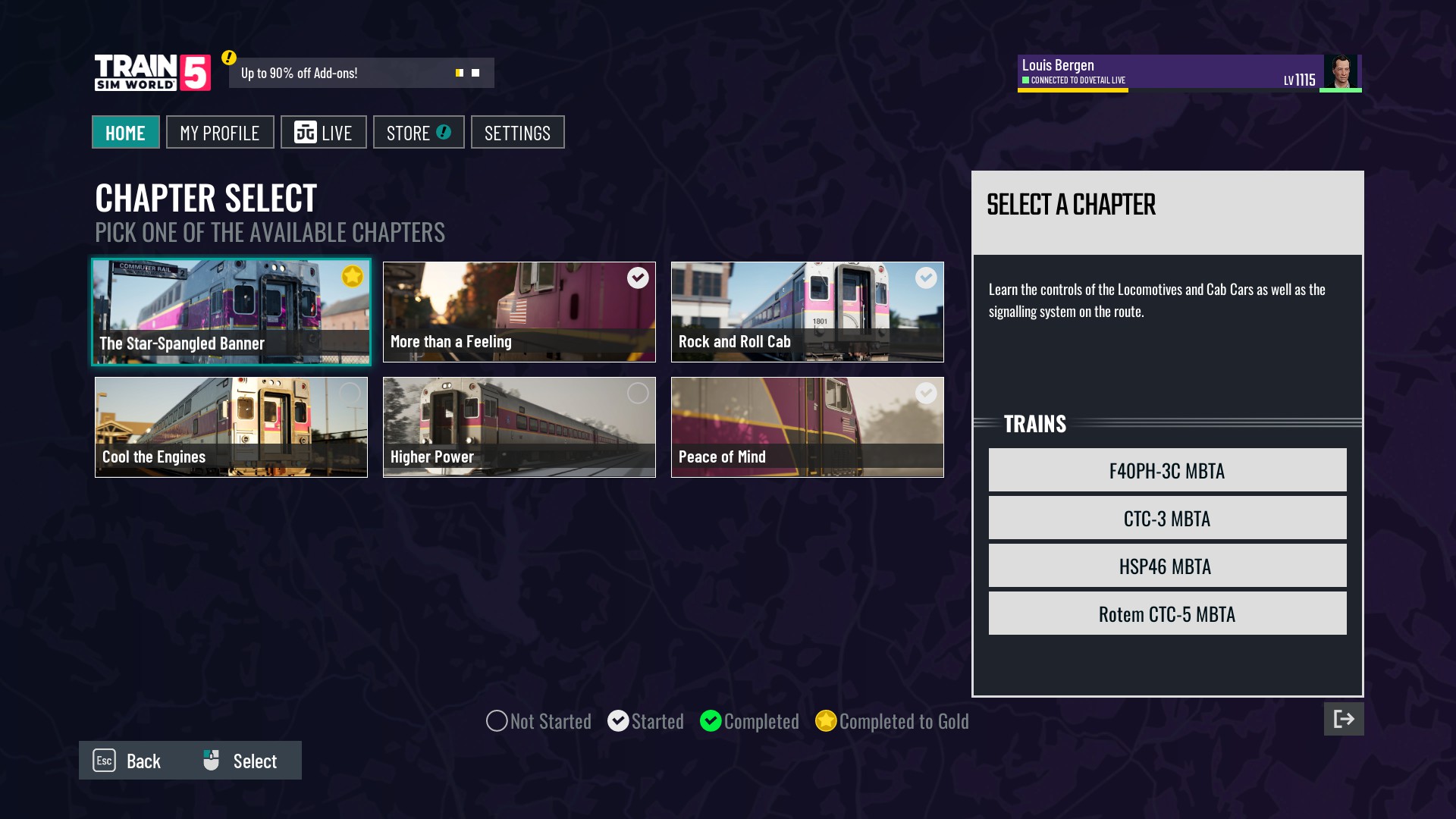Open Louis Bergen's player profile card
1456x819 pixels.
tap(1188, 73)
